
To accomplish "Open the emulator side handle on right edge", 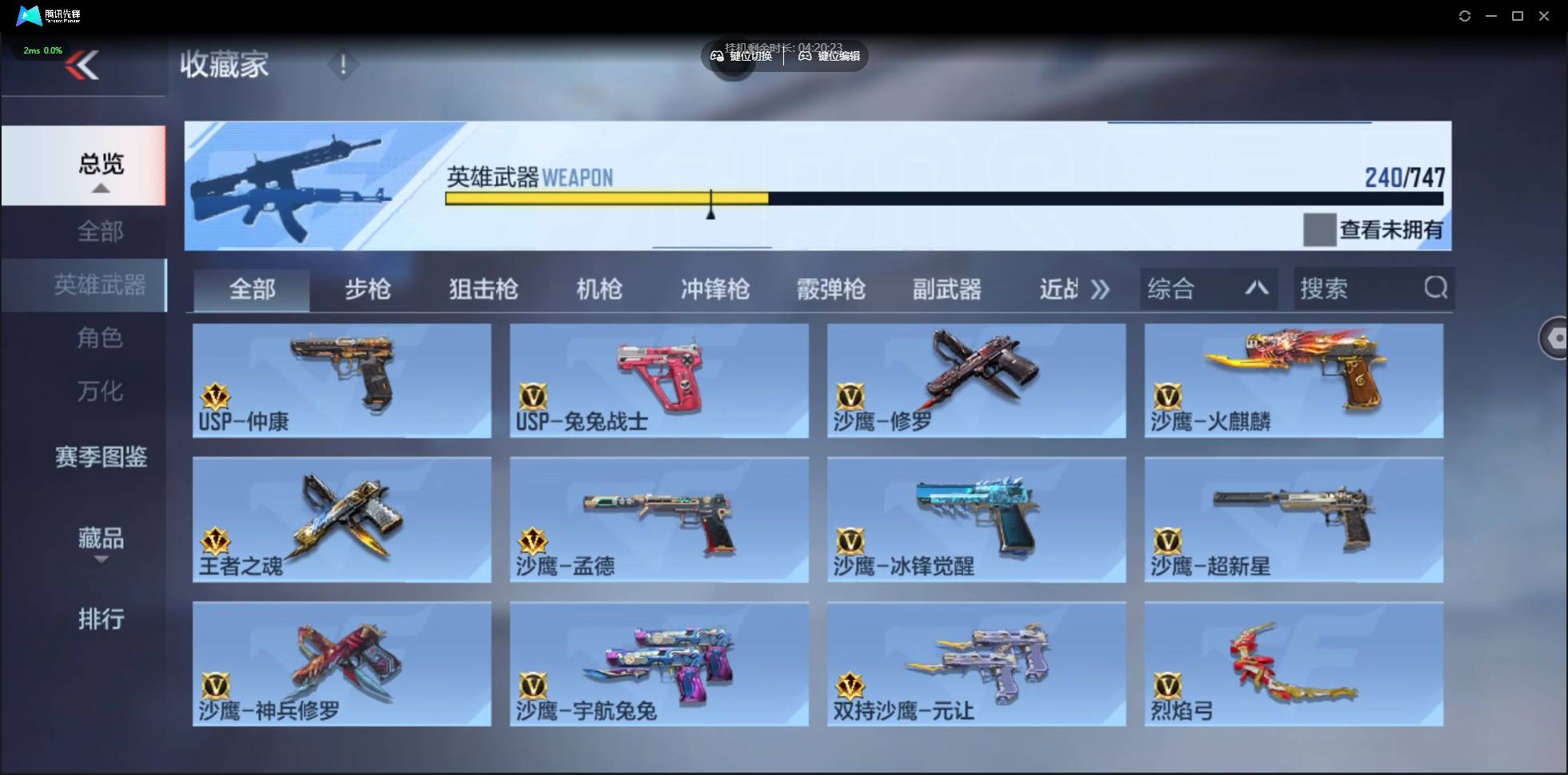I will (1555, 337).
